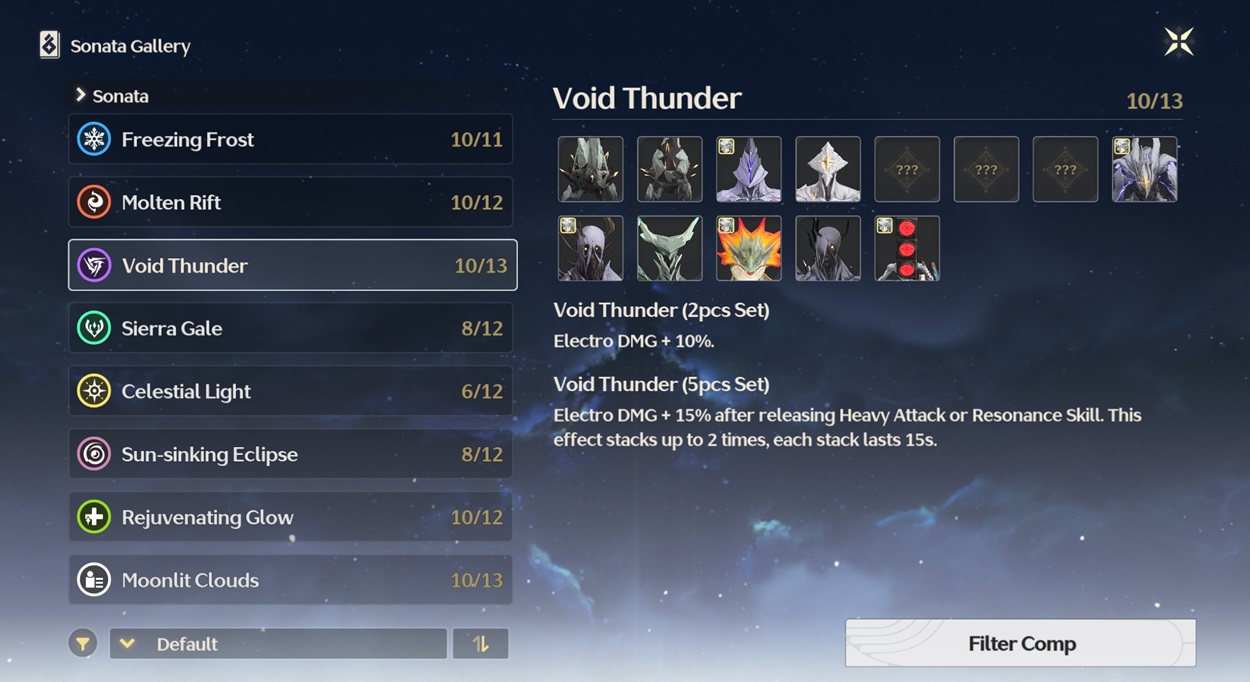Open the Moonlit Clouds sonata row
The image size is (1250, 682).
point(290,580)
